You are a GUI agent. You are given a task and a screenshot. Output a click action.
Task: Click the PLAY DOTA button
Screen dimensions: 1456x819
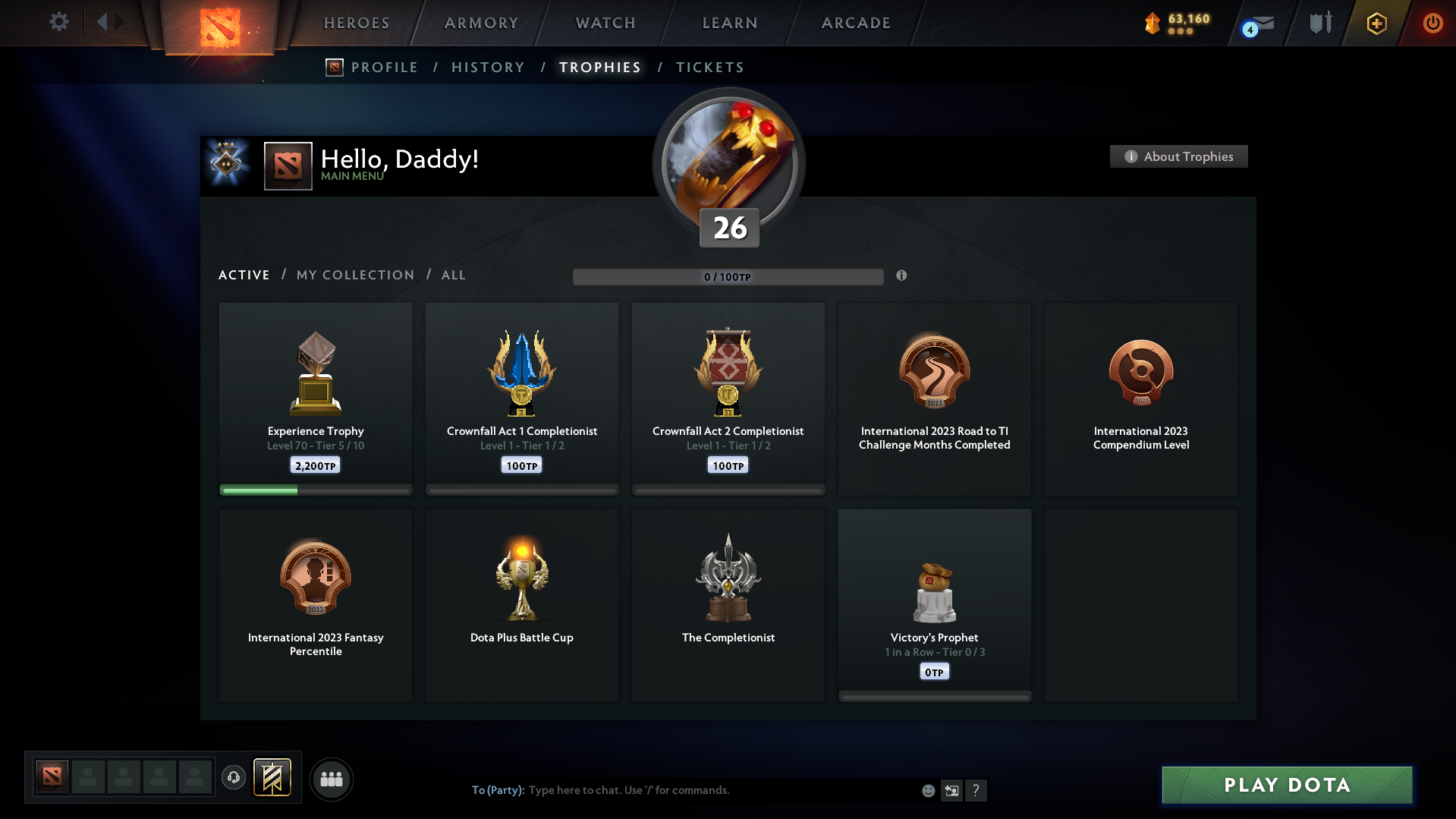(1285, 785)
